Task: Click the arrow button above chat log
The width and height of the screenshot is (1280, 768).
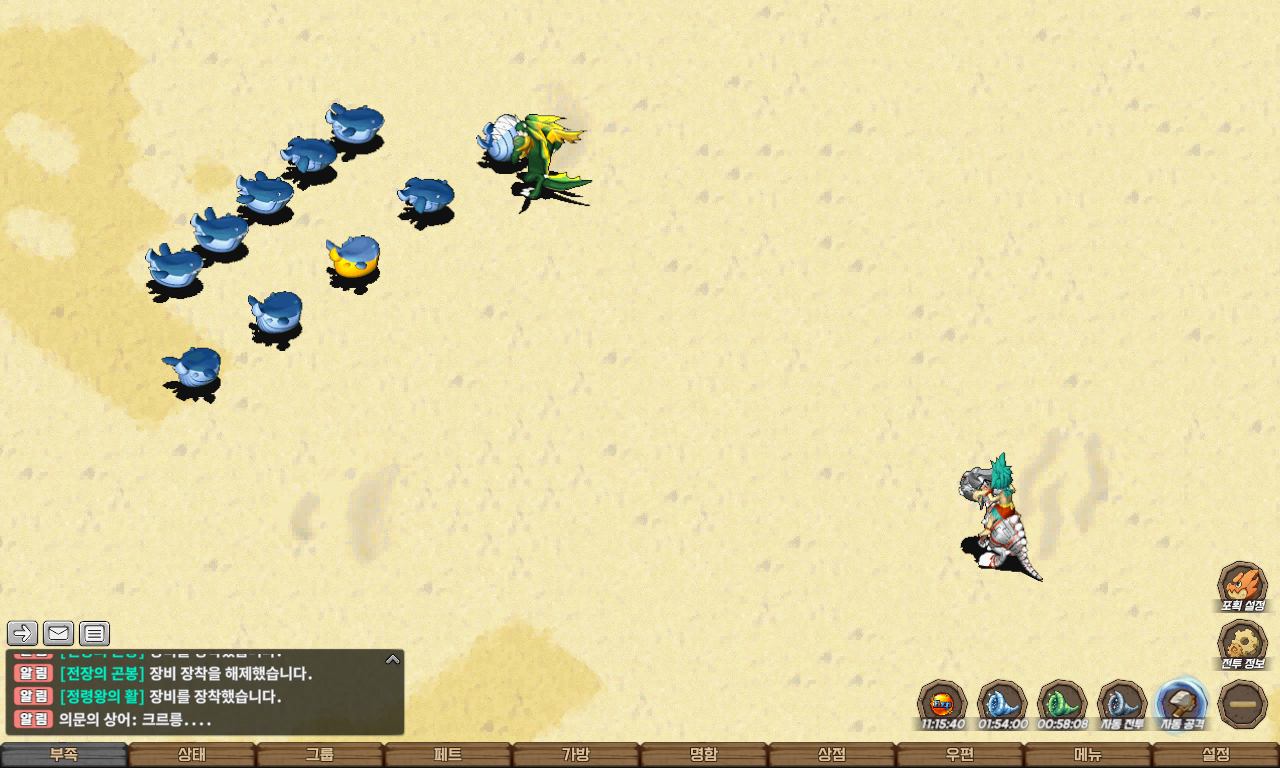Action: pyautogui.click(x=22, y=633)
